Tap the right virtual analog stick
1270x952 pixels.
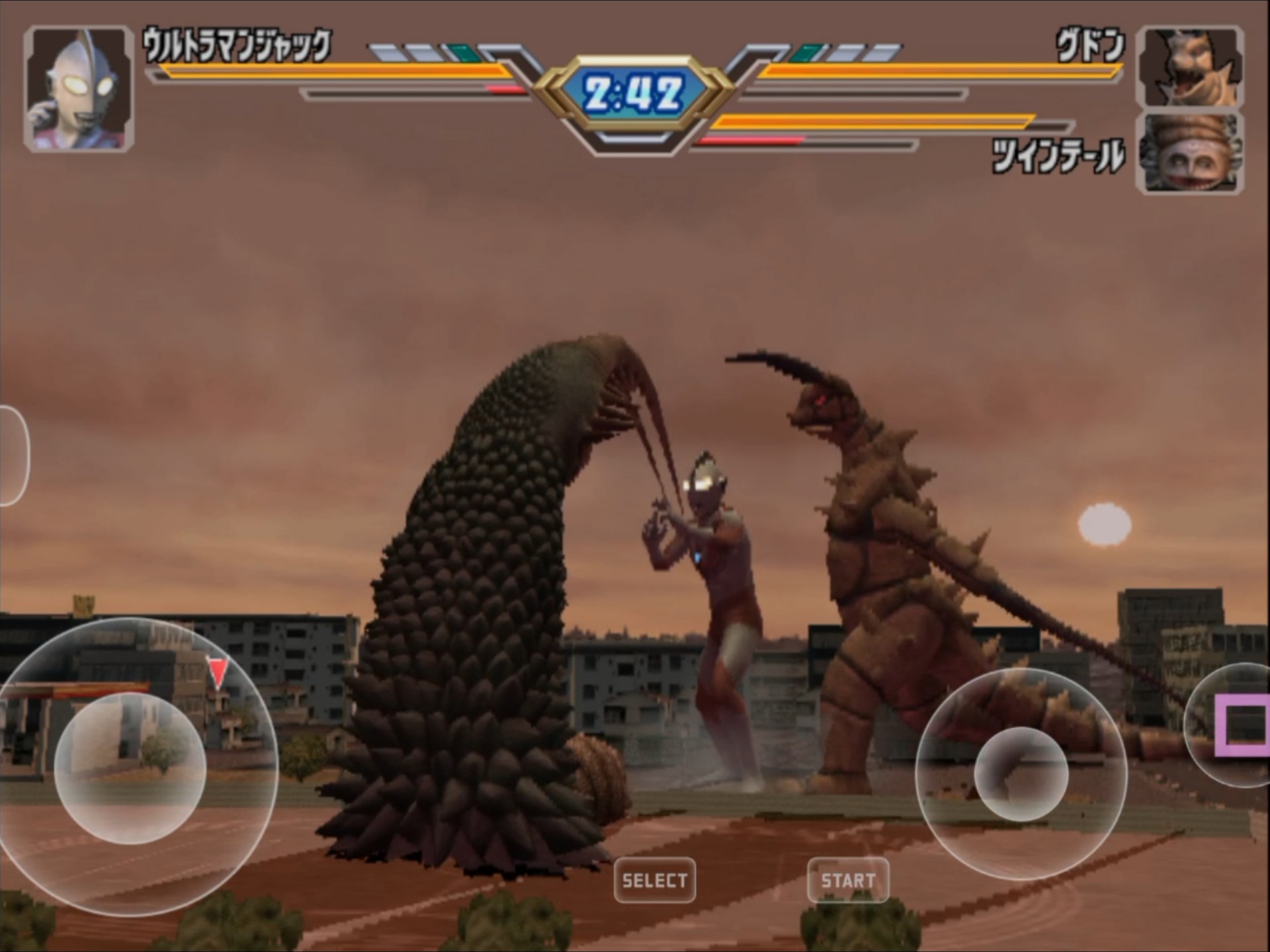[x=1021, y=774]
